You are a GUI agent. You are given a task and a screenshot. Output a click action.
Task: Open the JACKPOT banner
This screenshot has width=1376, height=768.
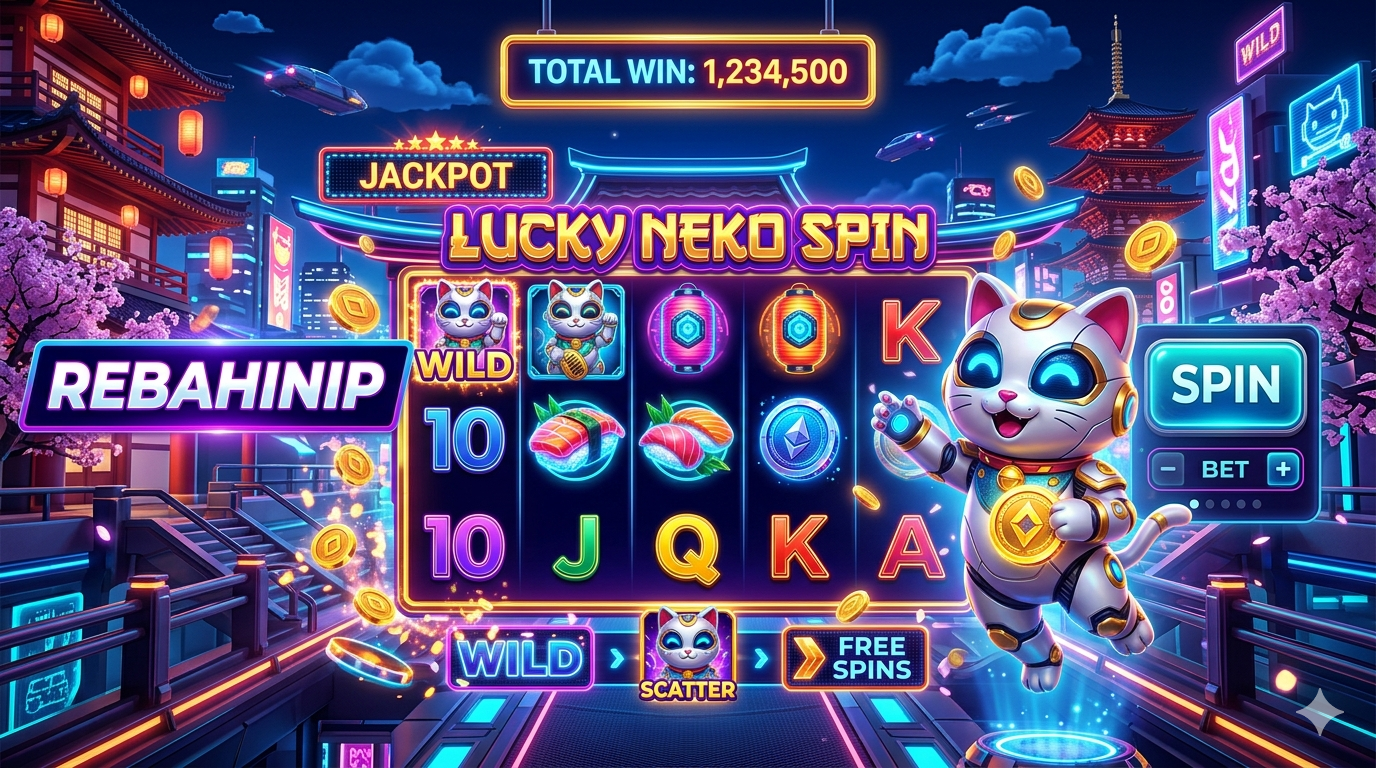point(435,177)
